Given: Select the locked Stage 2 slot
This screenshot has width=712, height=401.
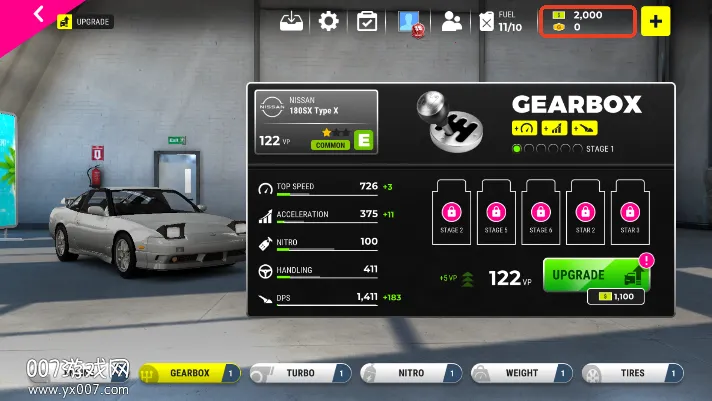Looking at the screenshot, I should (452, 212).
